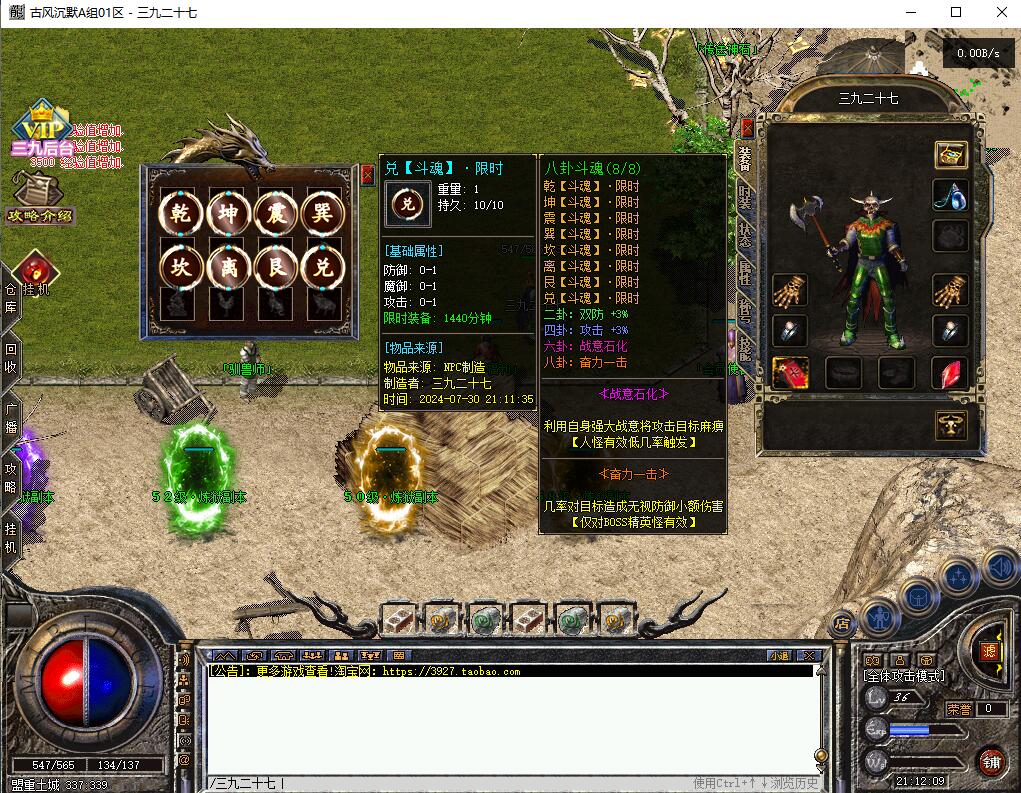The width and height of the screenshot is (1021, 793).
Task: Open the 回收 recycle side tab
Action: coord(11,359)
